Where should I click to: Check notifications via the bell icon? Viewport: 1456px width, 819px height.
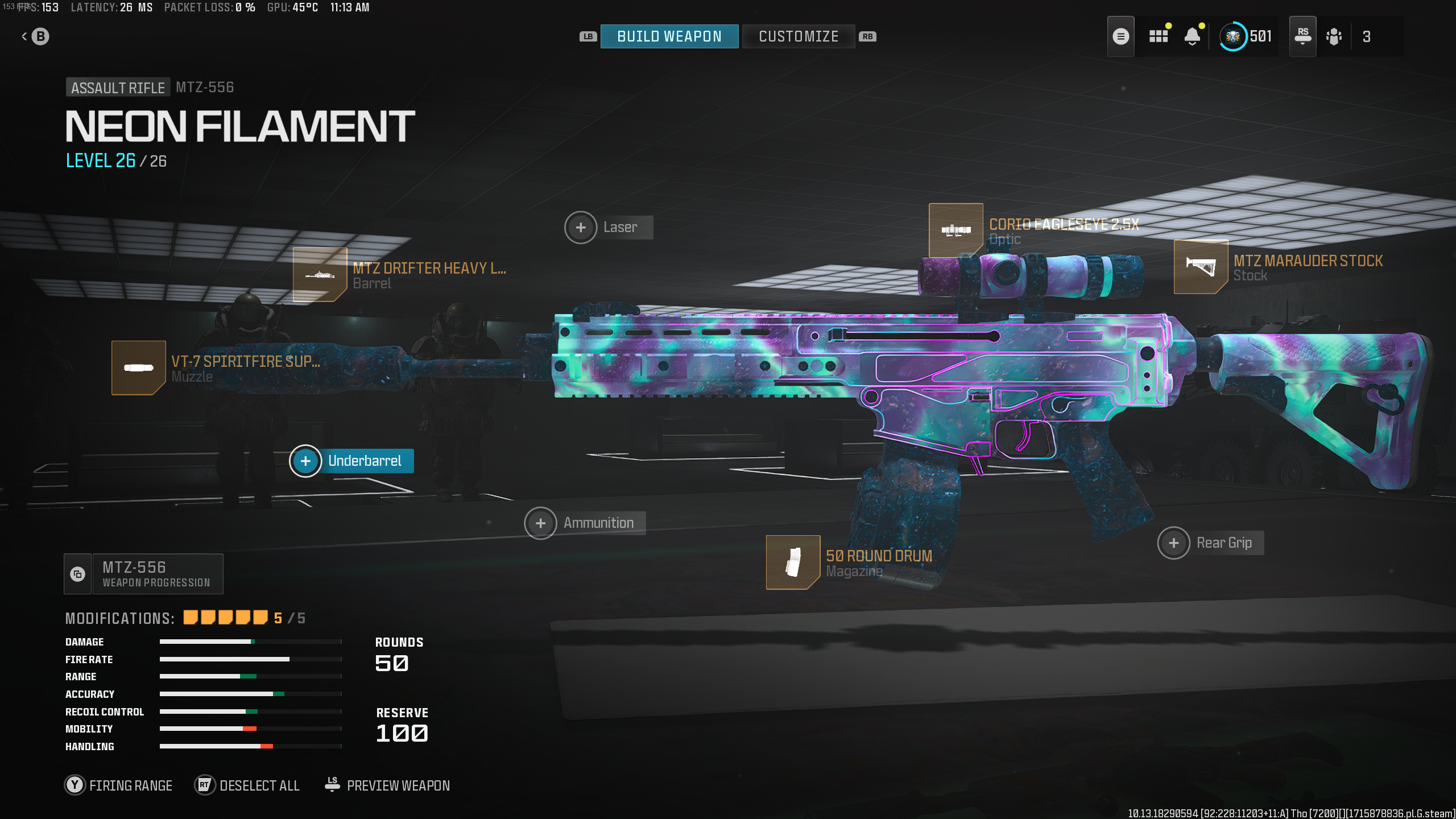pos(1193,36)
